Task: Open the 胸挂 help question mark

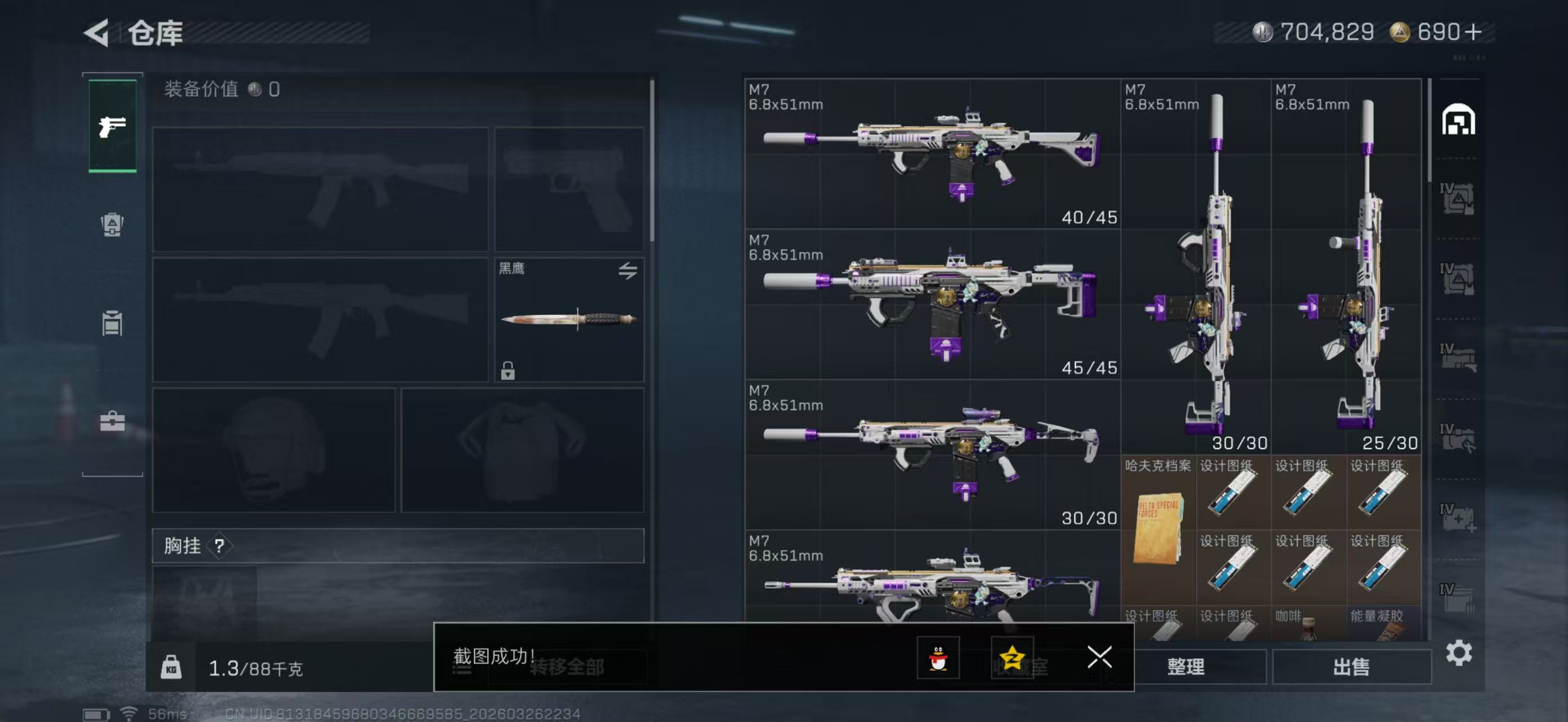Action: point(219,545)
